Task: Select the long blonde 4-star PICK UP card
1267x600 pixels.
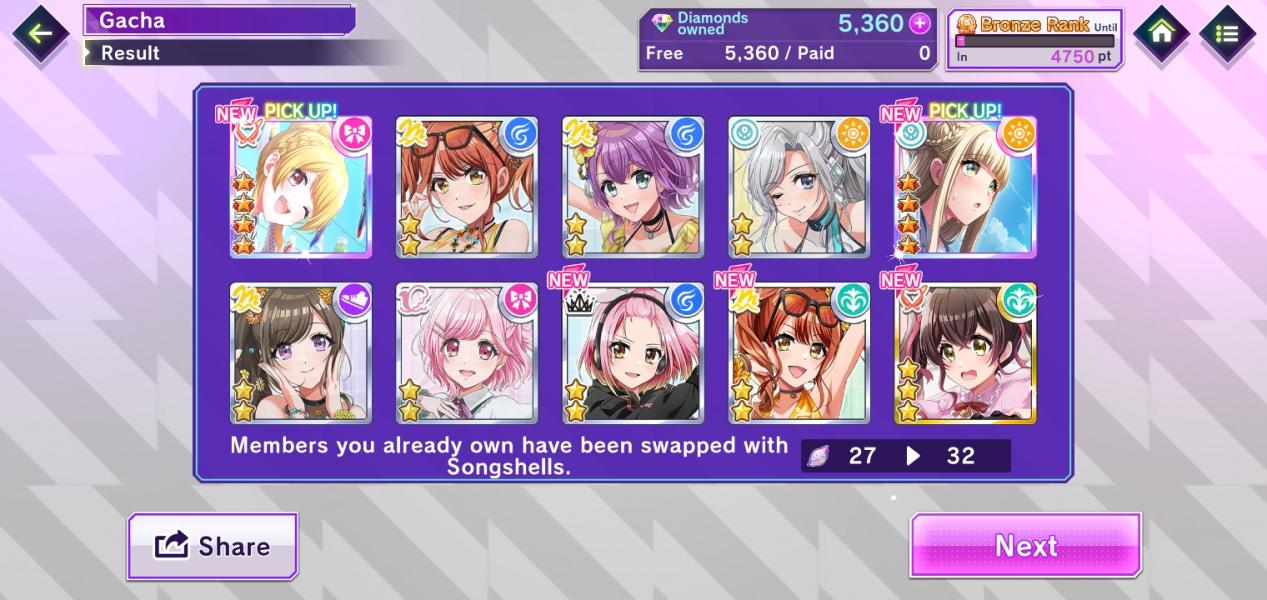Action: pyautogui.click(x=965, y=187)
